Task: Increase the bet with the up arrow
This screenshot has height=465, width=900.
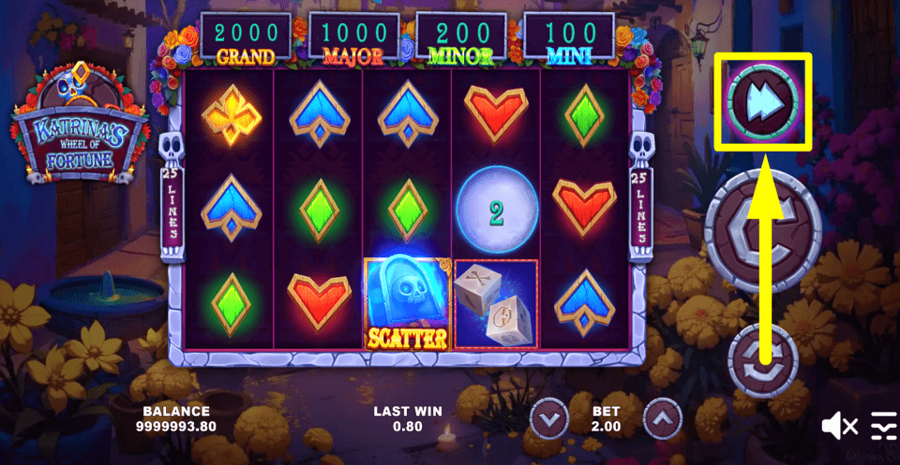Action: (x=663, y=417)
